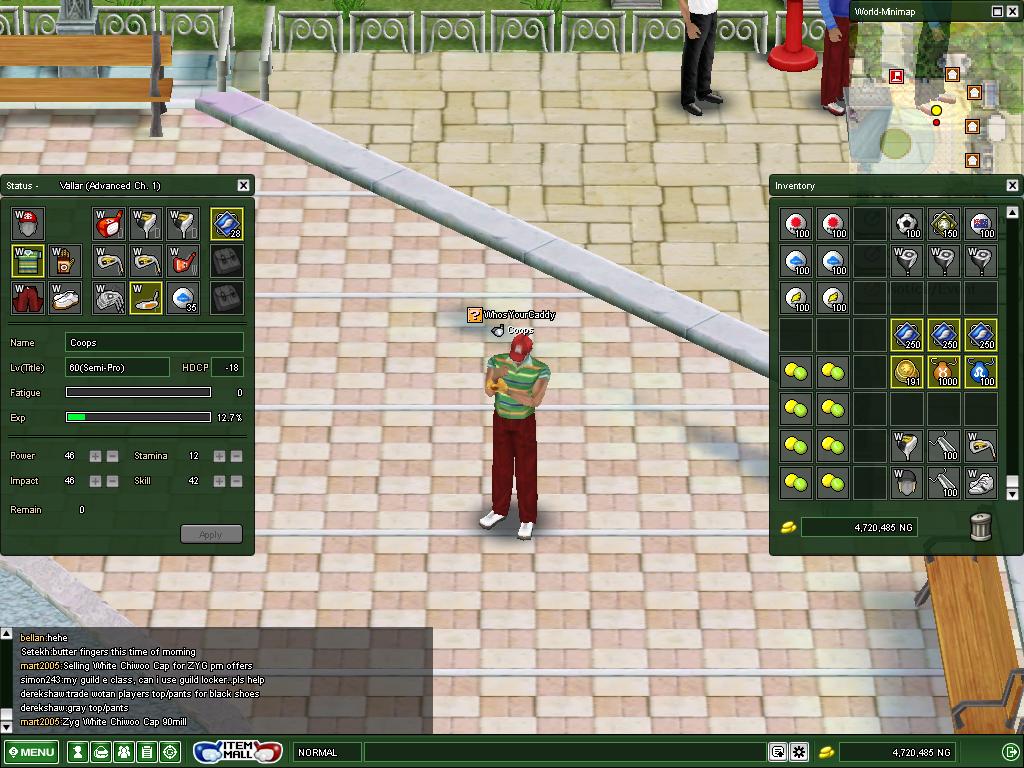Select the equipped red cap slot
1024x768 pixels.
[28, 224]
